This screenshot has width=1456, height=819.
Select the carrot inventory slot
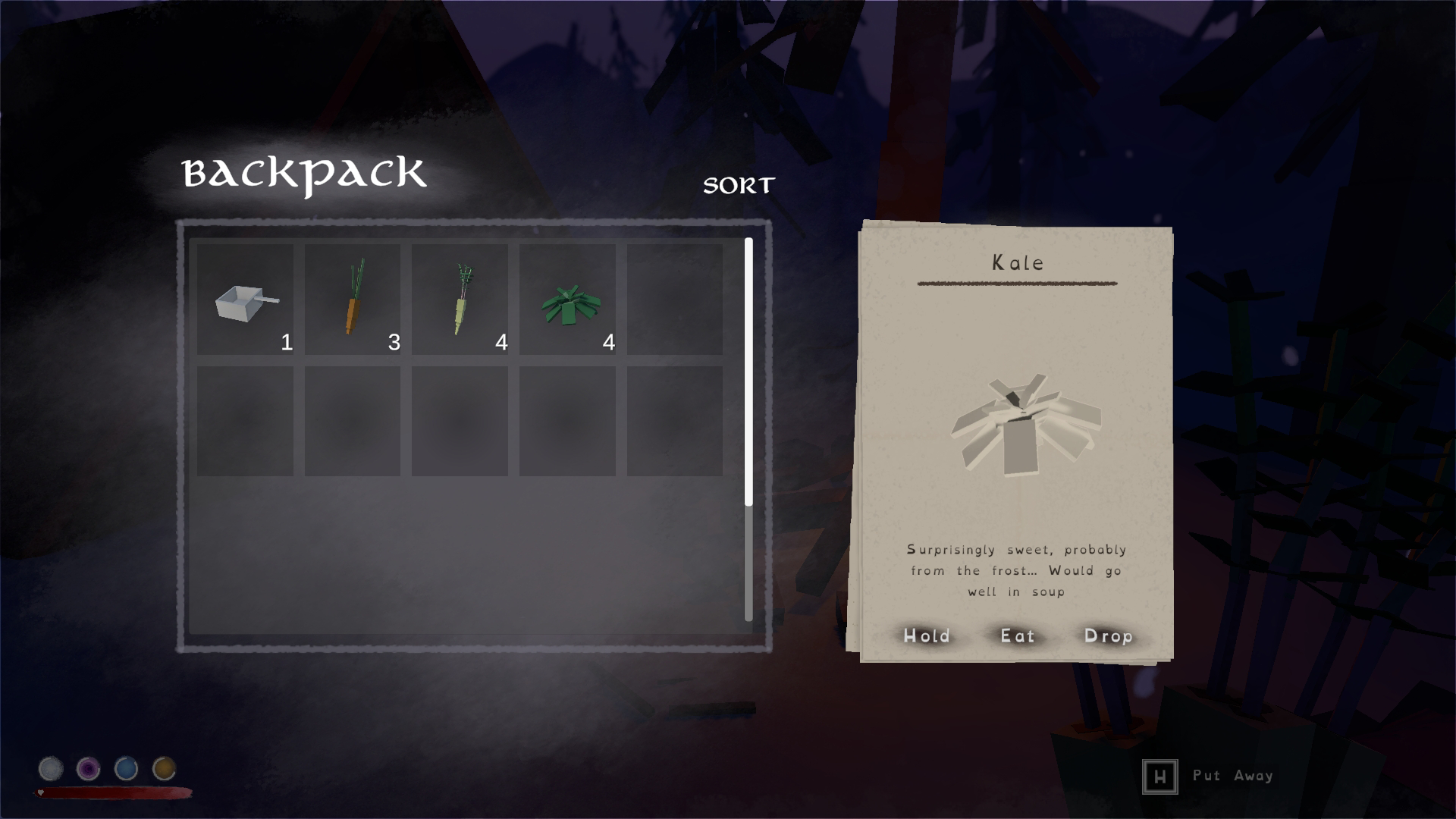tap(353, 300)
